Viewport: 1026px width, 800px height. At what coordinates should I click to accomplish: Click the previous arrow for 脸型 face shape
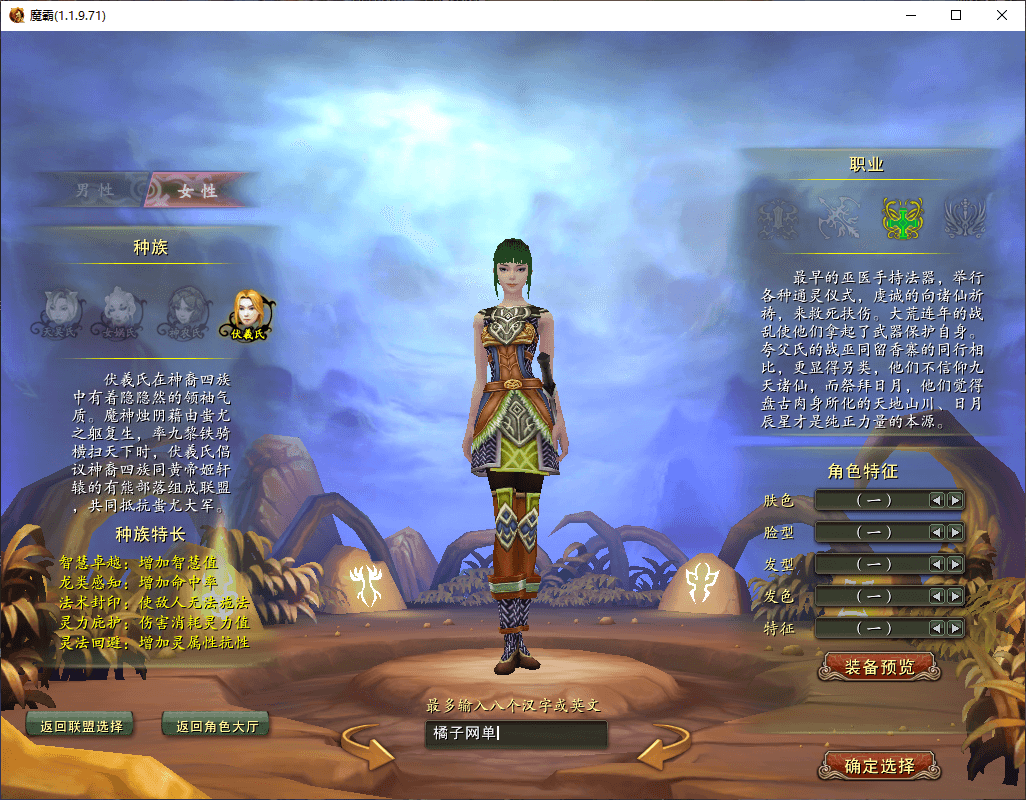(937, 532)
